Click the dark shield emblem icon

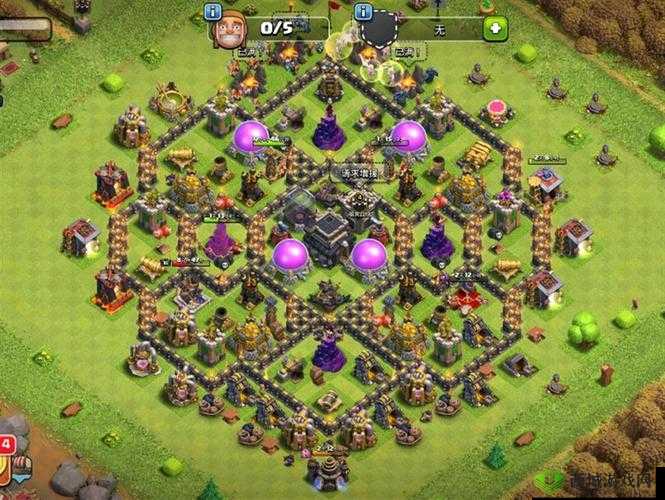[380, 30]
